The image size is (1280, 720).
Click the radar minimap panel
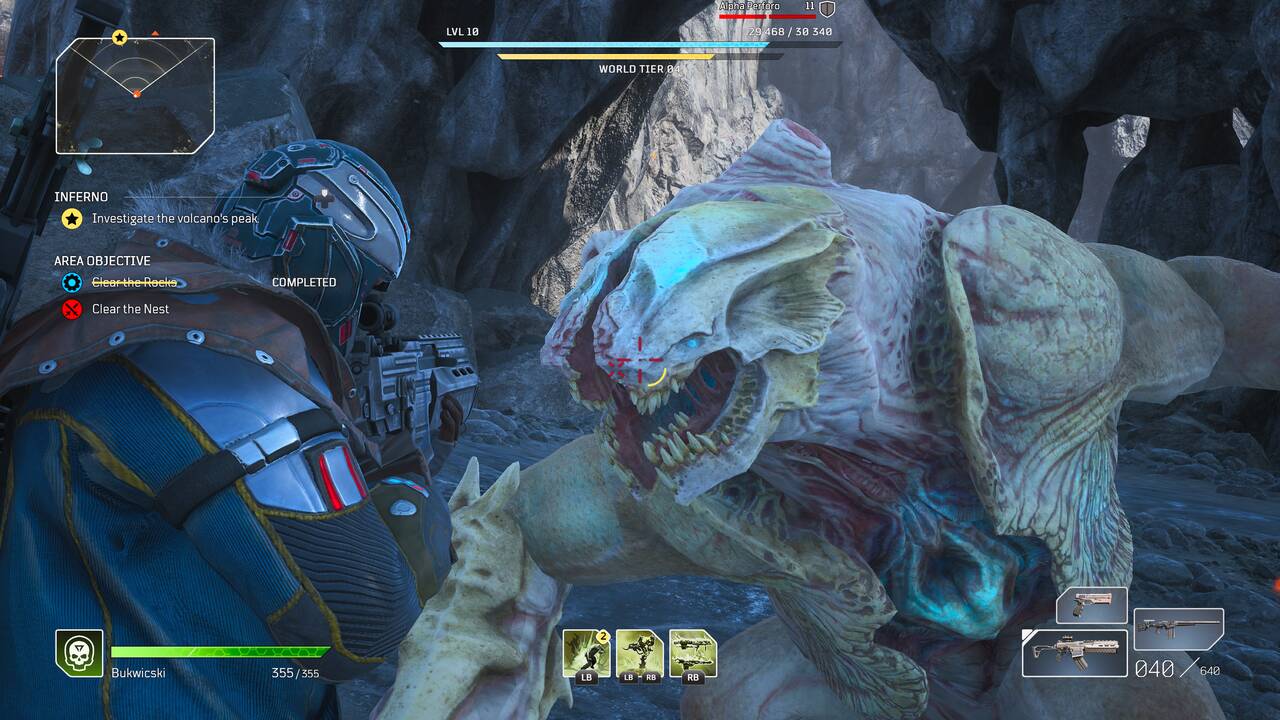click(135, 95)
